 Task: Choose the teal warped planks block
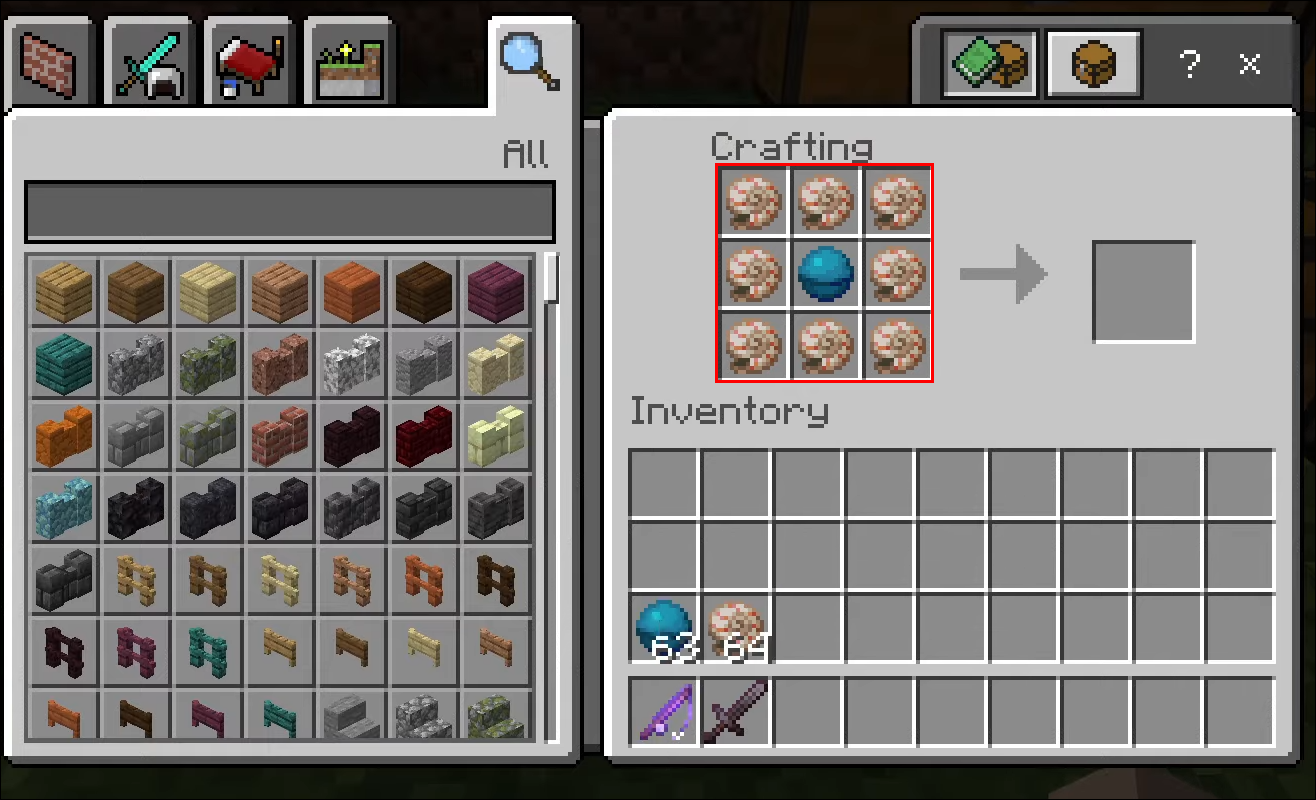pyautogui.click(x=63, y=361)
